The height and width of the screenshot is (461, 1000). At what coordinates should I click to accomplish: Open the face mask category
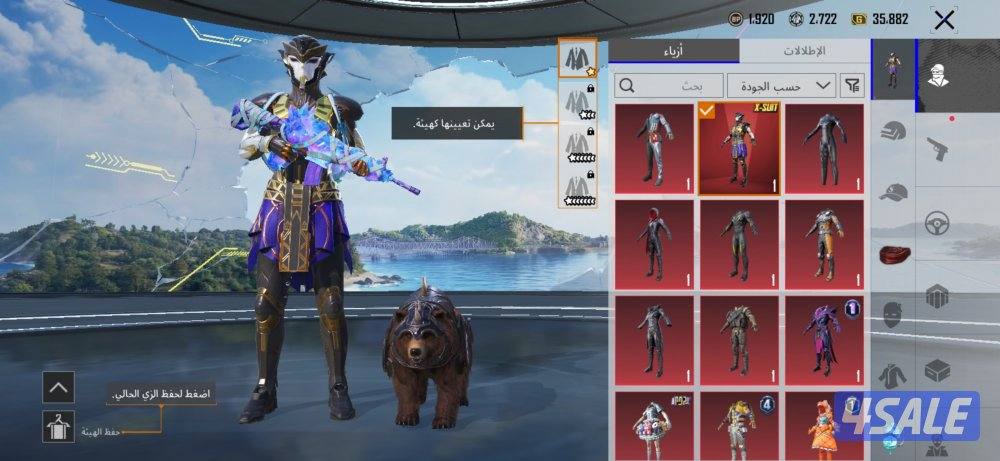pyautogui.click(x=894, y=316)
